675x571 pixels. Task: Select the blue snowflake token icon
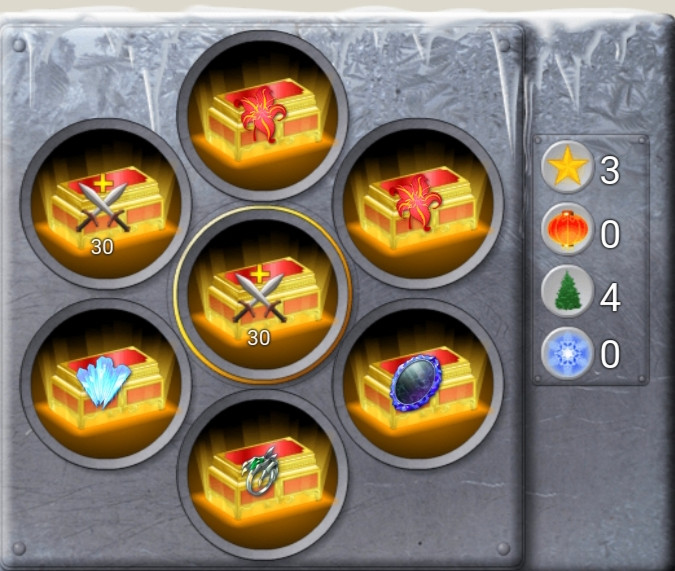(567, 354)
